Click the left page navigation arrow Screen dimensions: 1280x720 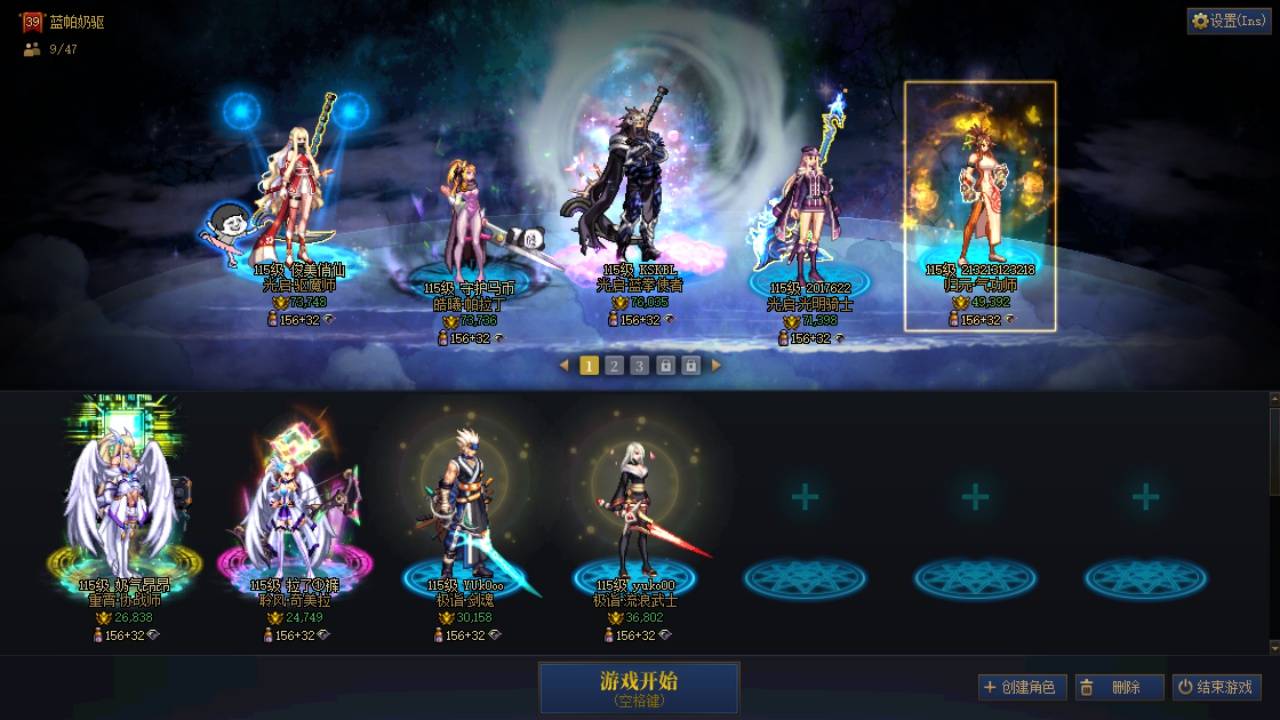tap(563, 365)
